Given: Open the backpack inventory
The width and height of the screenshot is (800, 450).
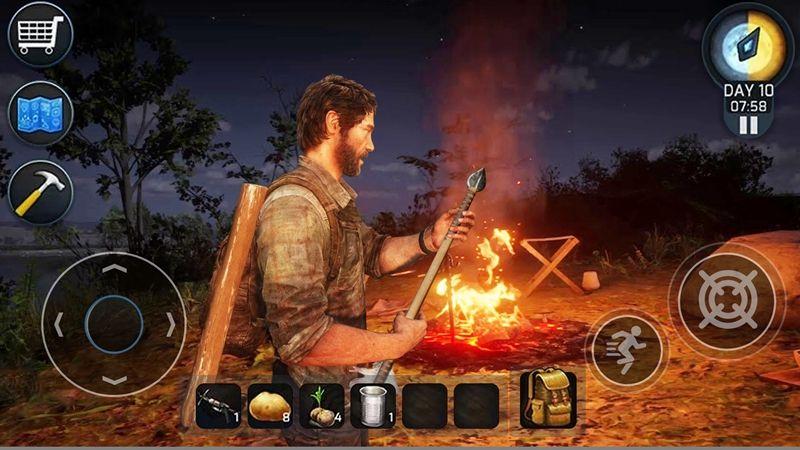Looking at the screenshot, I should 546,398.
